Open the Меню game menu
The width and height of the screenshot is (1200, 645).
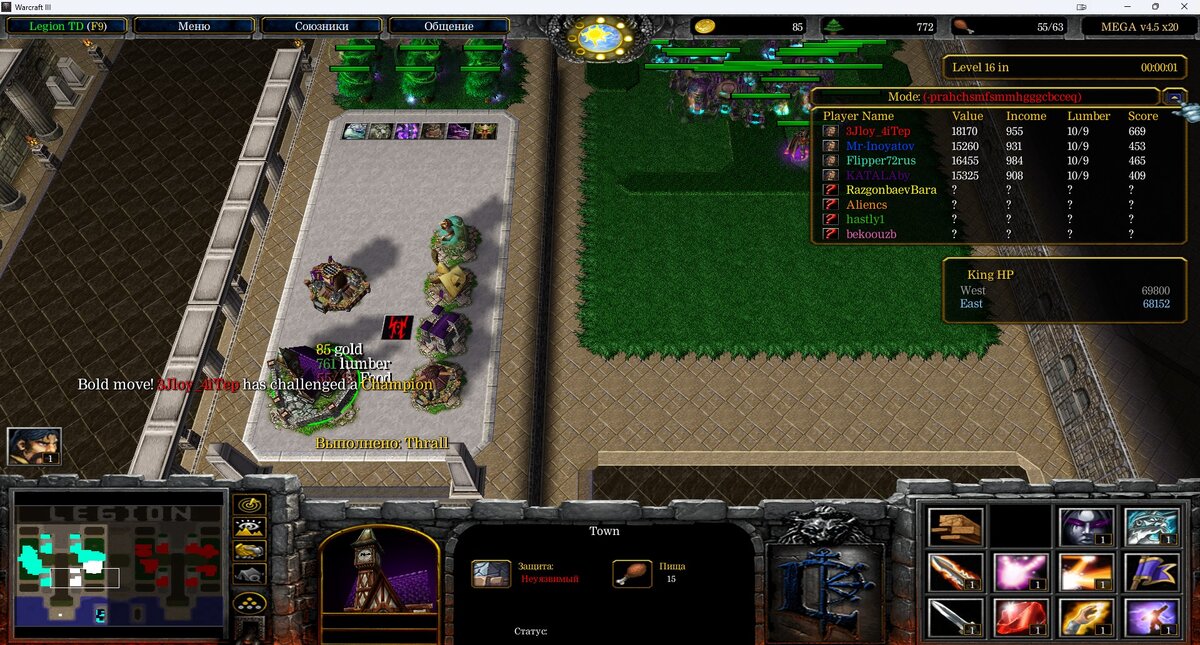pos(194,26)
